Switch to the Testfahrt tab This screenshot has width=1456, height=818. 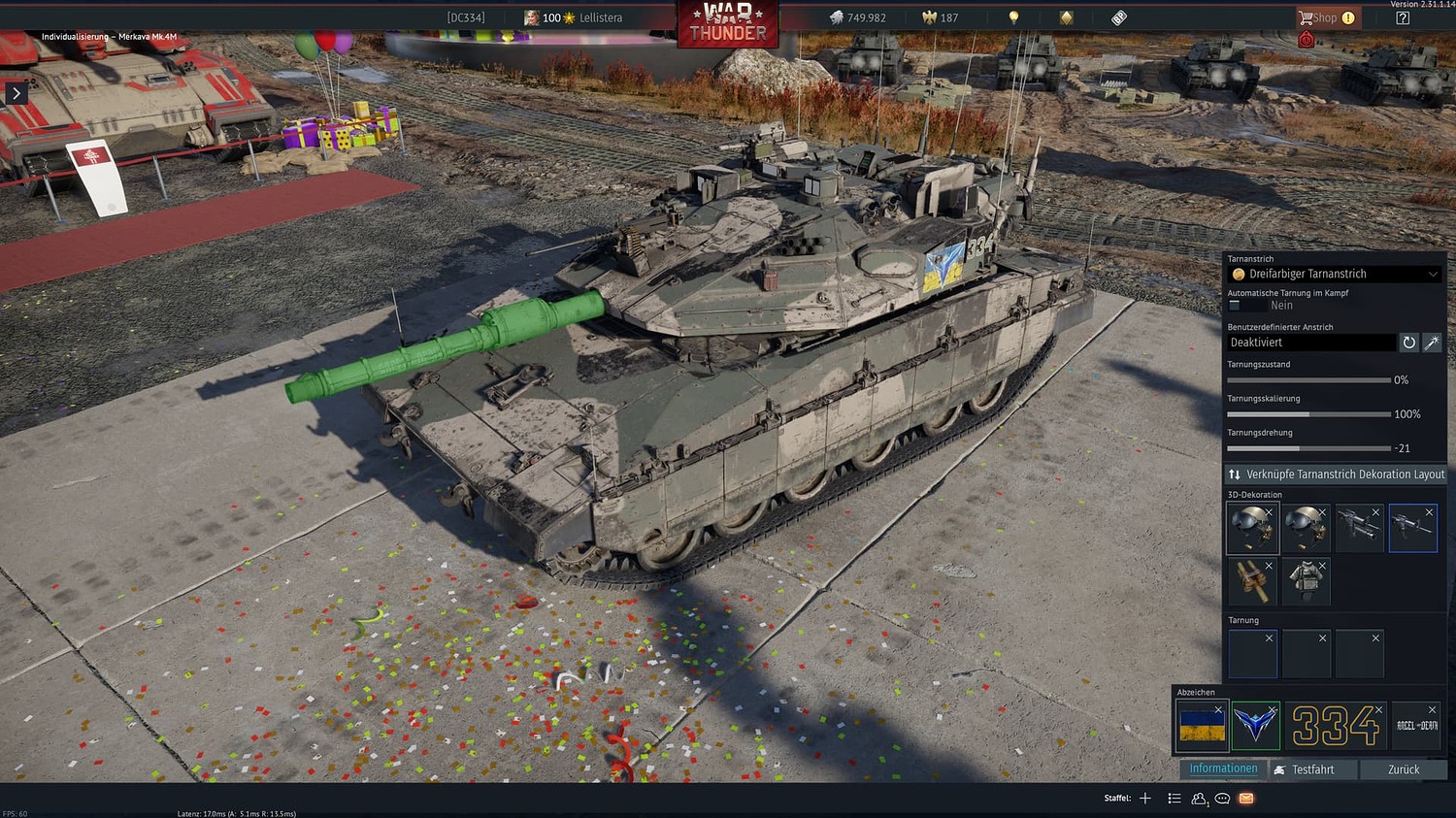1312,769
